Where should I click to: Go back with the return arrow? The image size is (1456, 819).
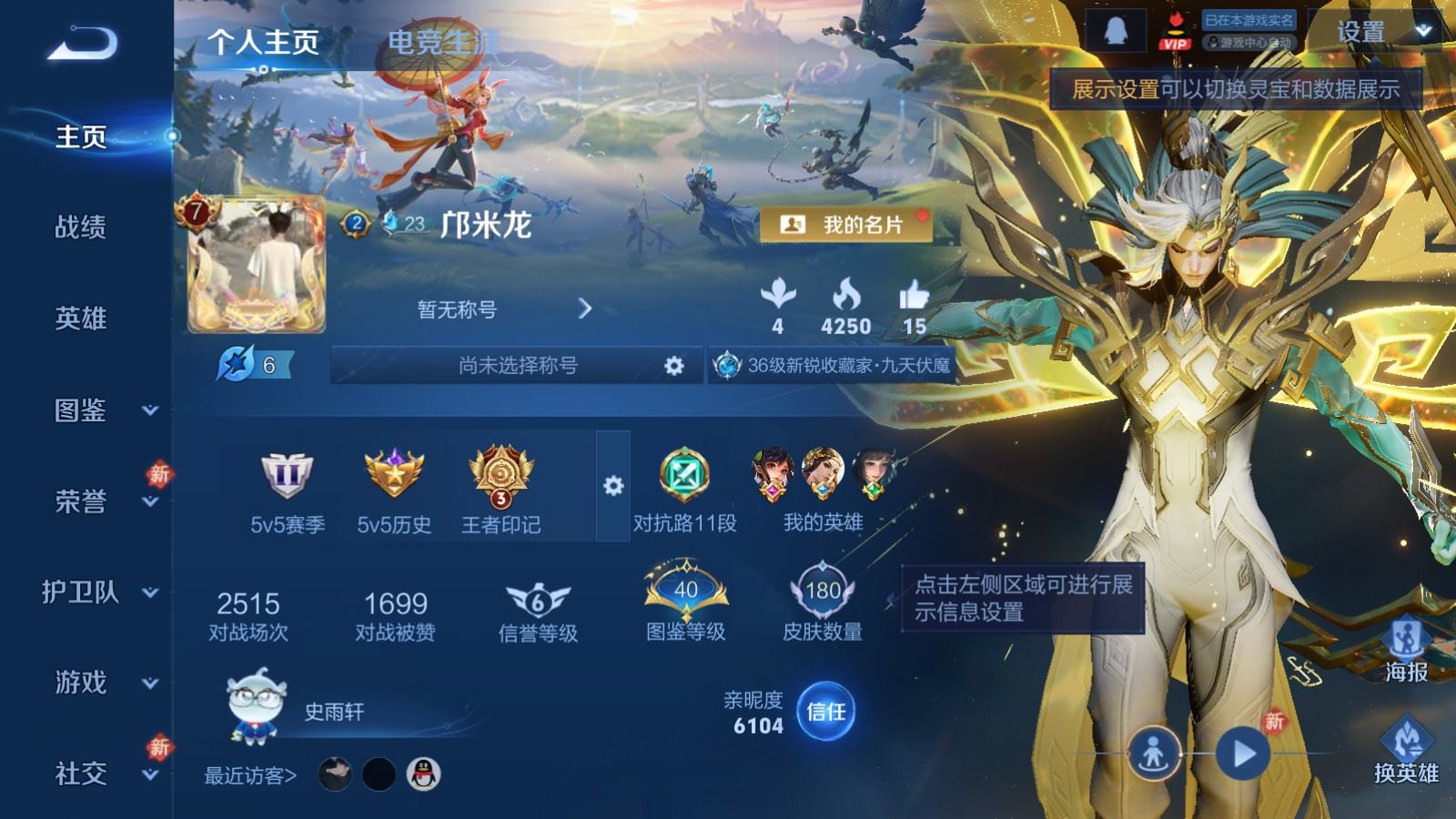tap(83, 43)
